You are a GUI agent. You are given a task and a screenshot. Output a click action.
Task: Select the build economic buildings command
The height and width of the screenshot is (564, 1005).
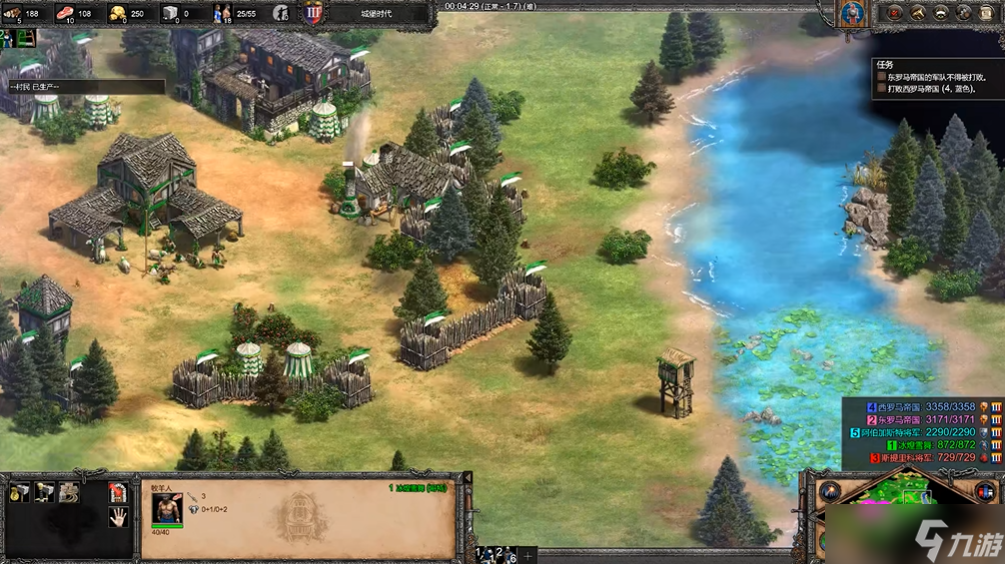[20, 492]
